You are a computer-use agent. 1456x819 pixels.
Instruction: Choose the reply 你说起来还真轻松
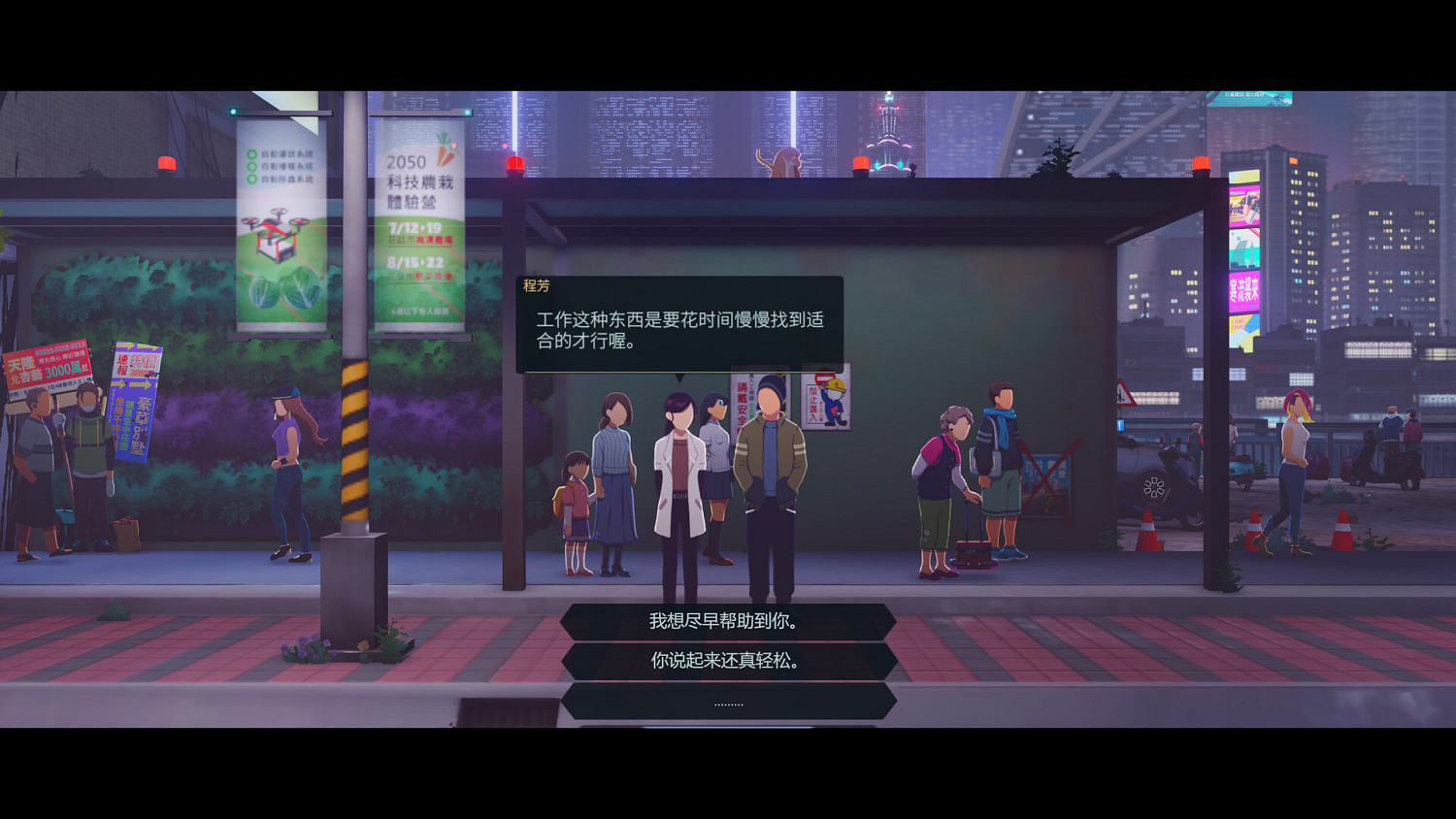[726, 662]
